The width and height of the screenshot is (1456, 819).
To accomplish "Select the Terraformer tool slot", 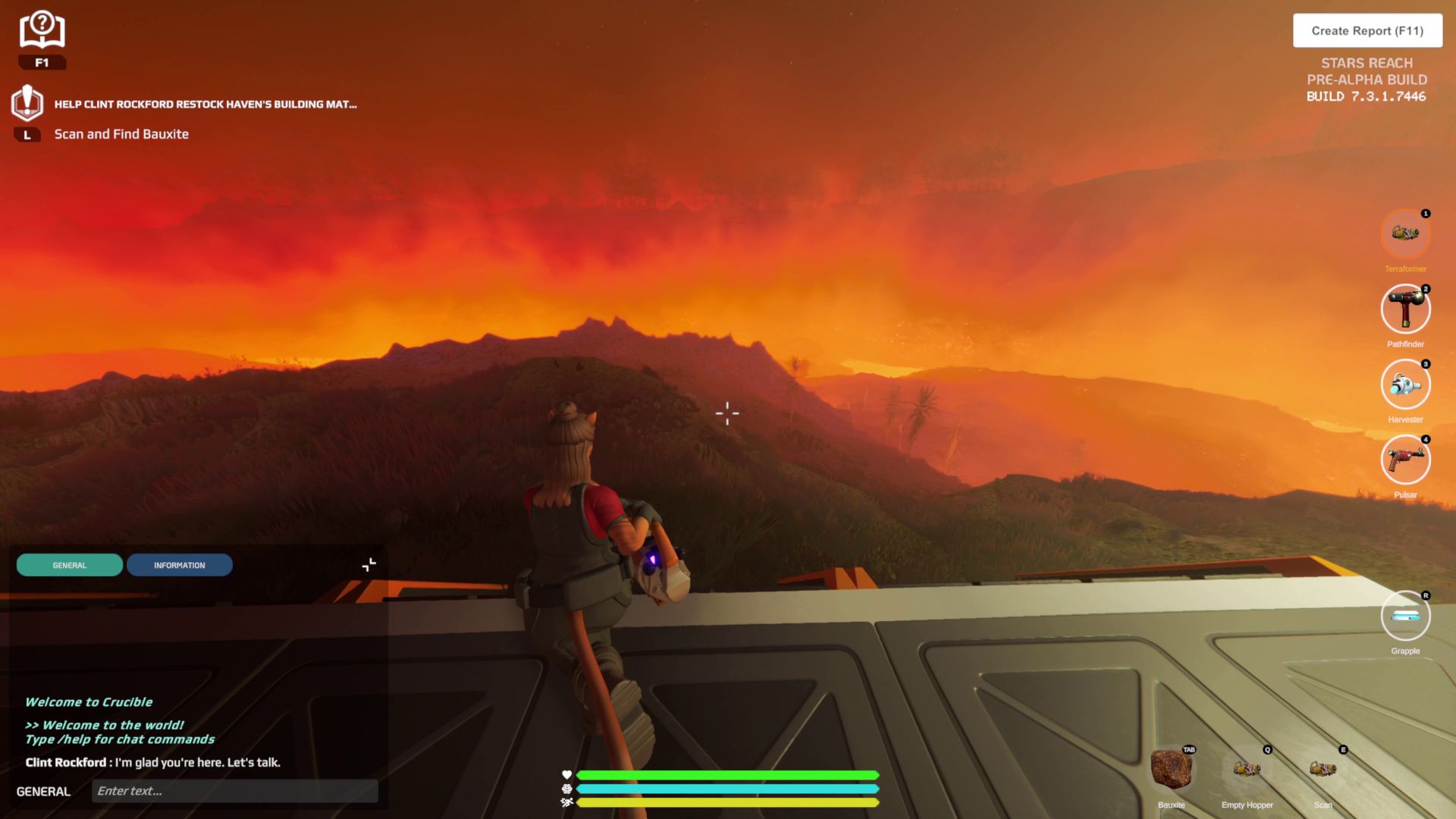I will [1405, 234].
